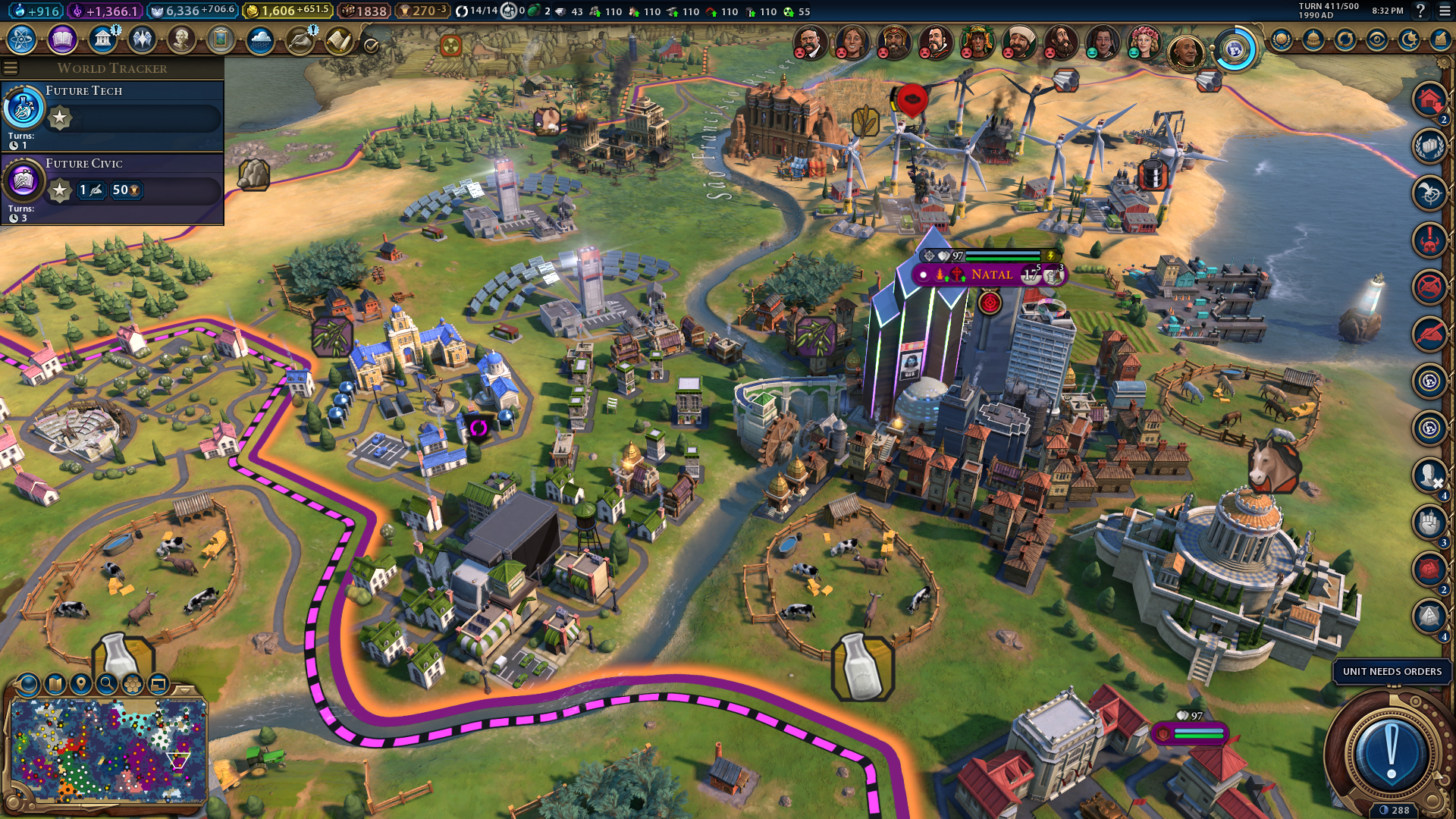The height and width of the screenshot is (819, 1456).
Task: Click the world minimap
Action: pyautogui.click(x=108, y=751)
